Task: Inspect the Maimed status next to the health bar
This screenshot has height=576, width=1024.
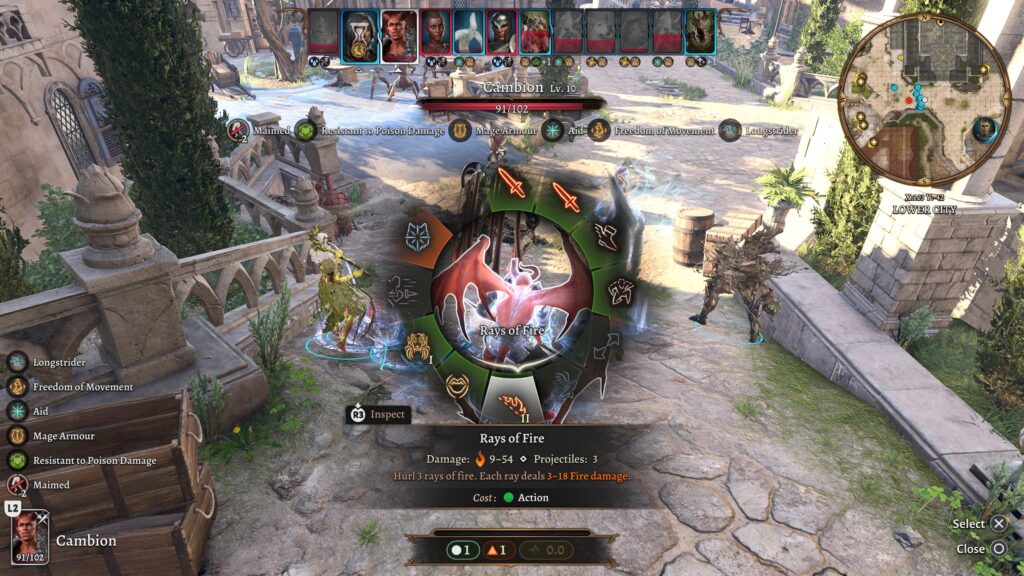Action: coord(237,130)
